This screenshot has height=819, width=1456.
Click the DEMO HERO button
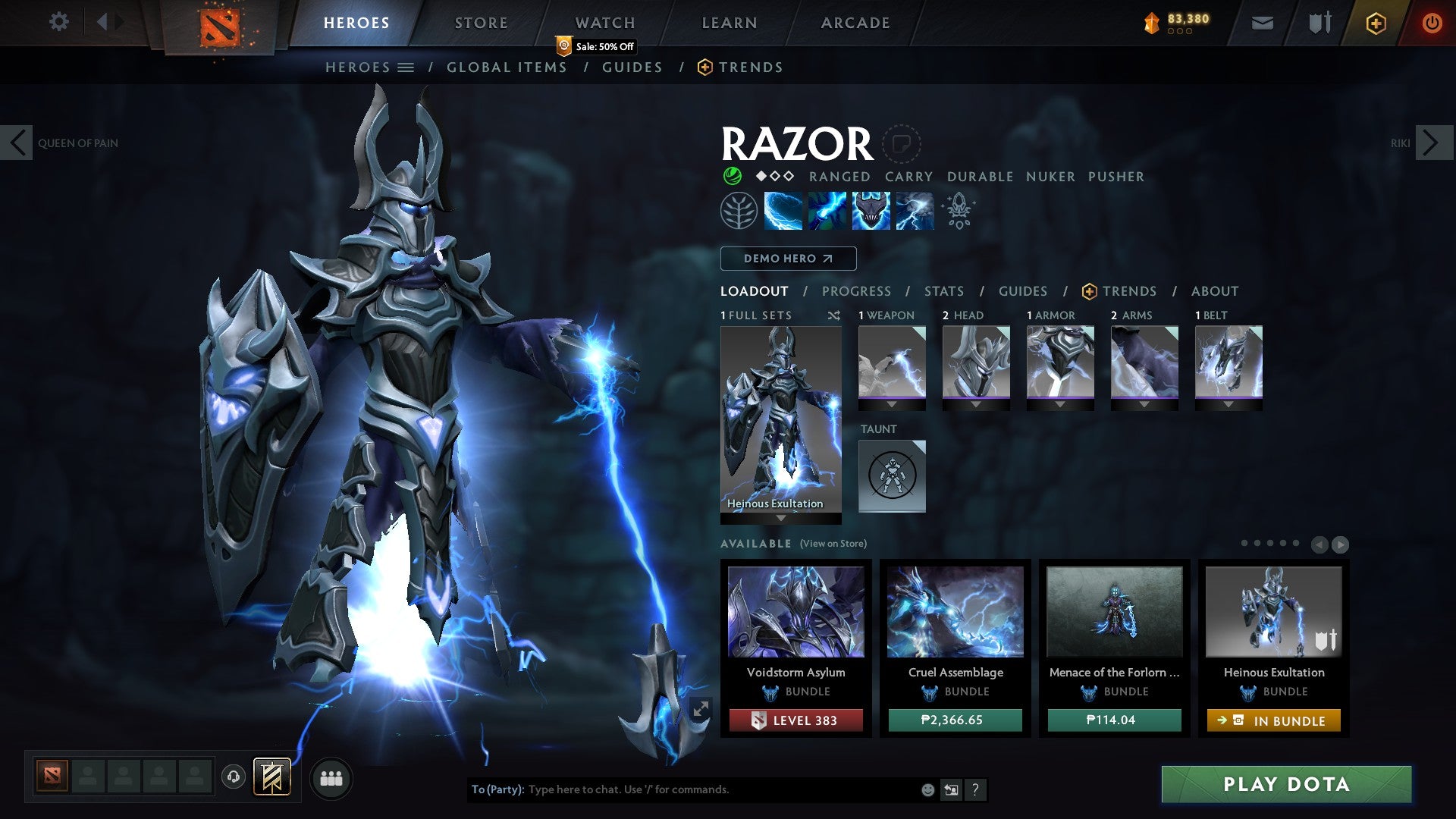click(x=788, y=259)
